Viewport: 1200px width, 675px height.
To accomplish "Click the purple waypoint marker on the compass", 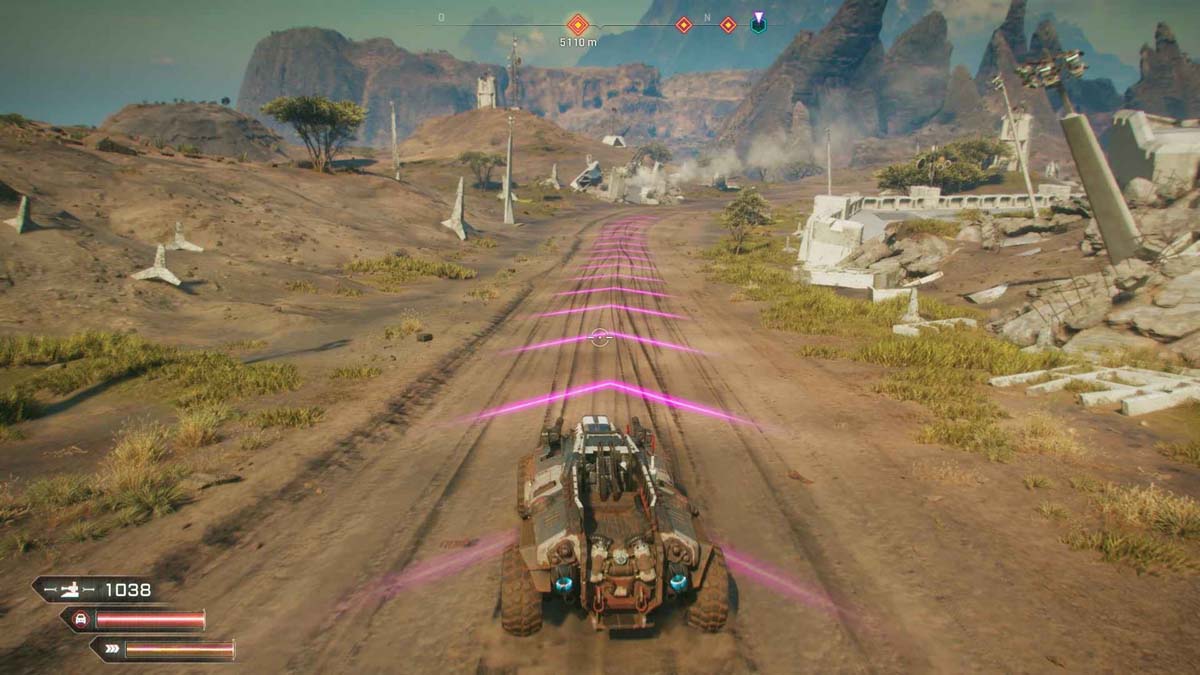I will pyautogui.click(x=759, y=23).
